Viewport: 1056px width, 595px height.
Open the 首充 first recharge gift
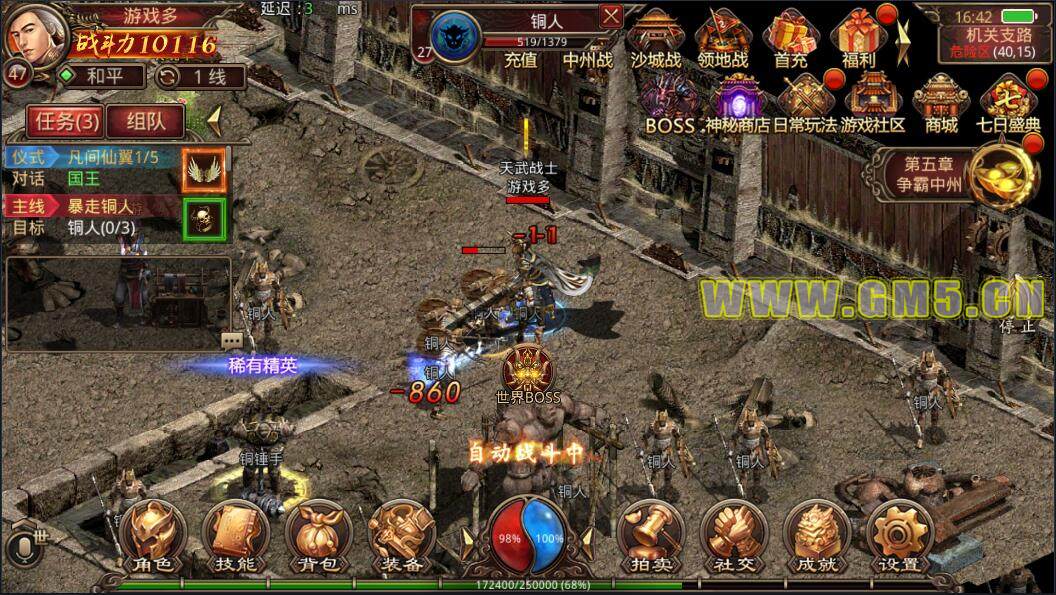[790, 38]
